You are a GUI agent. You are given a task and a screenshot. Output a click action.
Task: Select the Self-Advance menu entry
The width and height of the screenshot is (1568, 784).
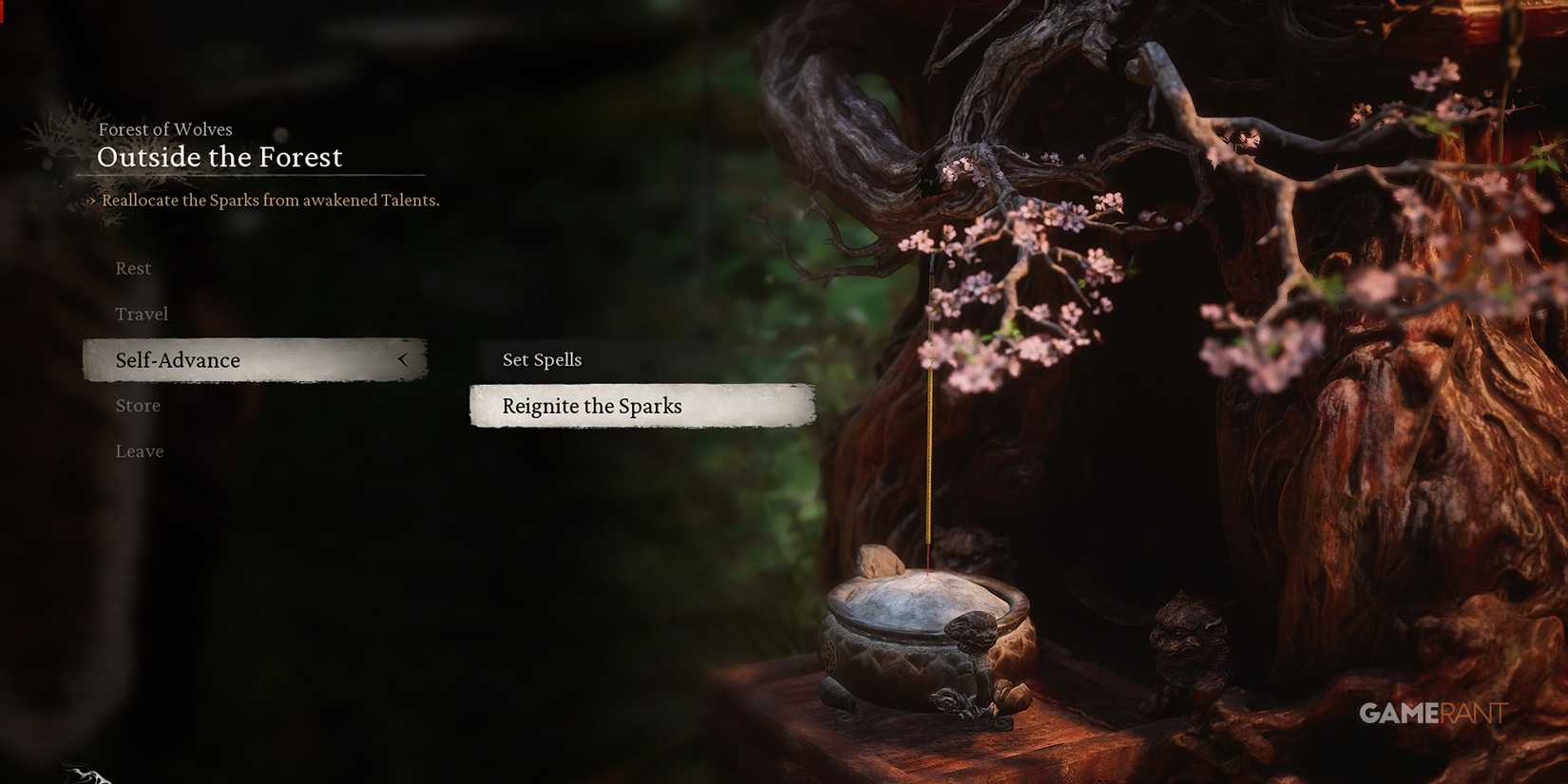(x=177, y=360)
